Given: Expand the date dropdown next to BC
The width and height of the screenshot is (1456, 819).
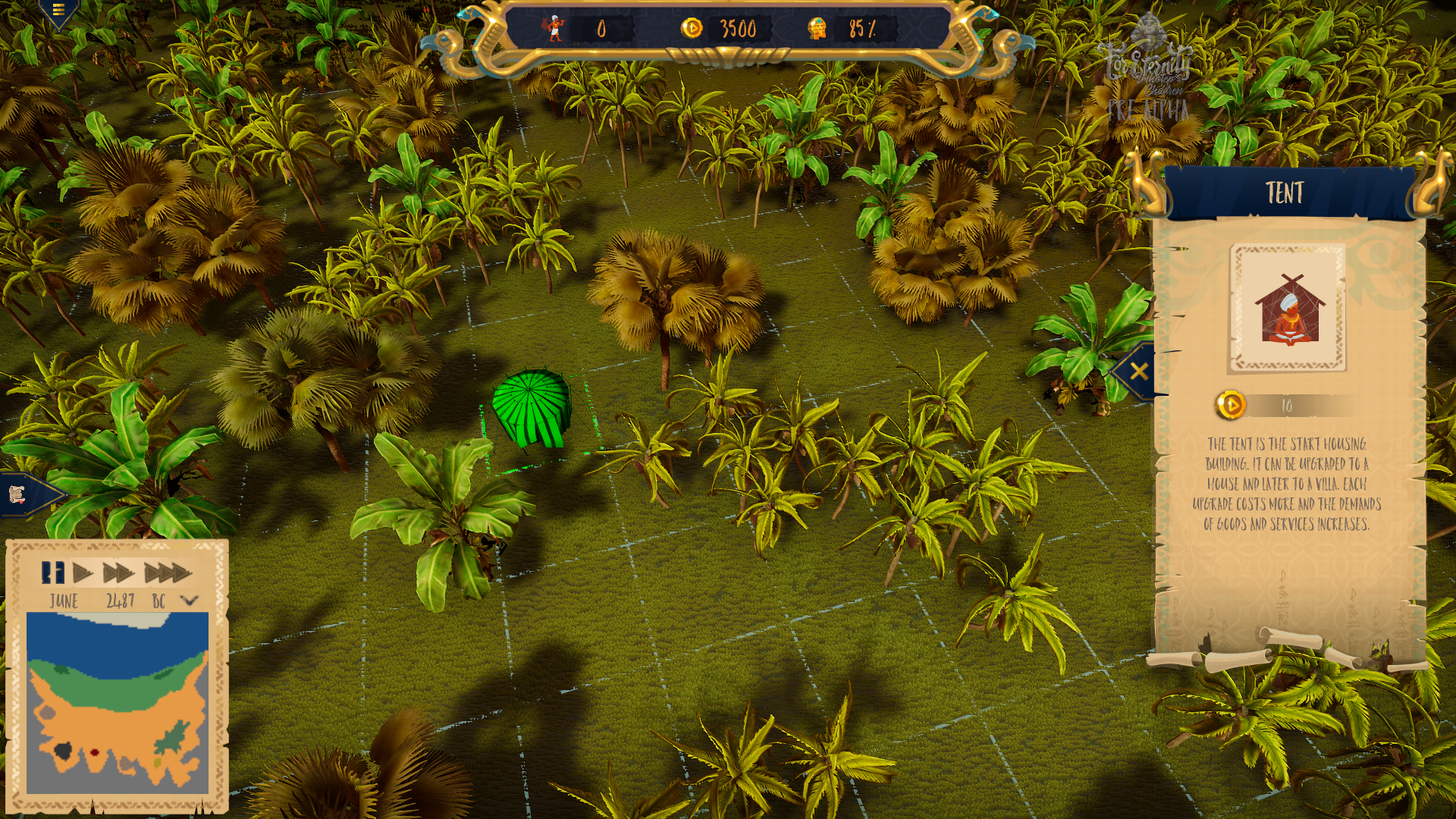Looking at the screenshot, I should 188,598.
